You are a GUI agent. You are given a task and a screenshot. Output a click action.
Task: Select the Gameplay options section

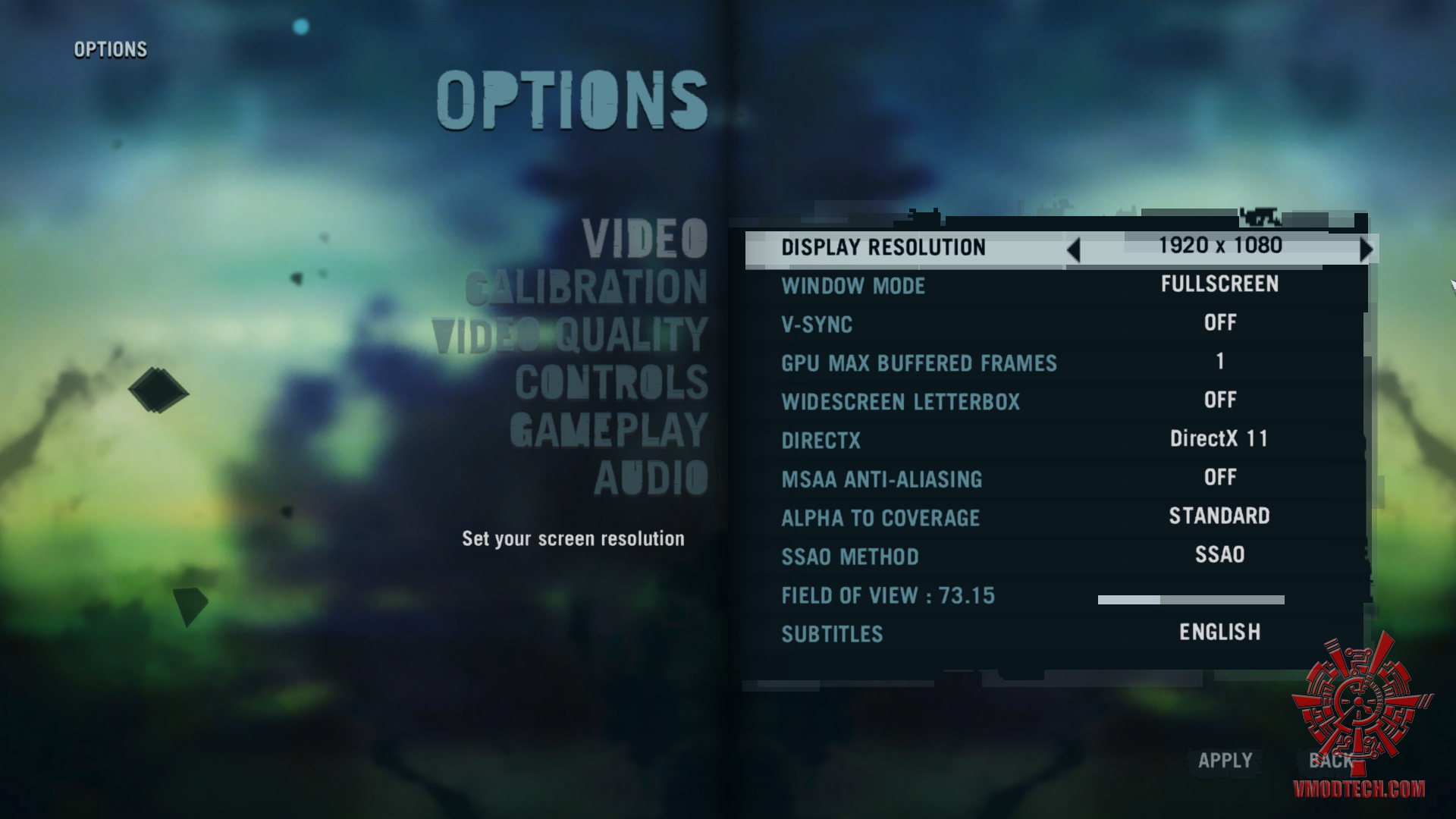click(x=608, y=431)
